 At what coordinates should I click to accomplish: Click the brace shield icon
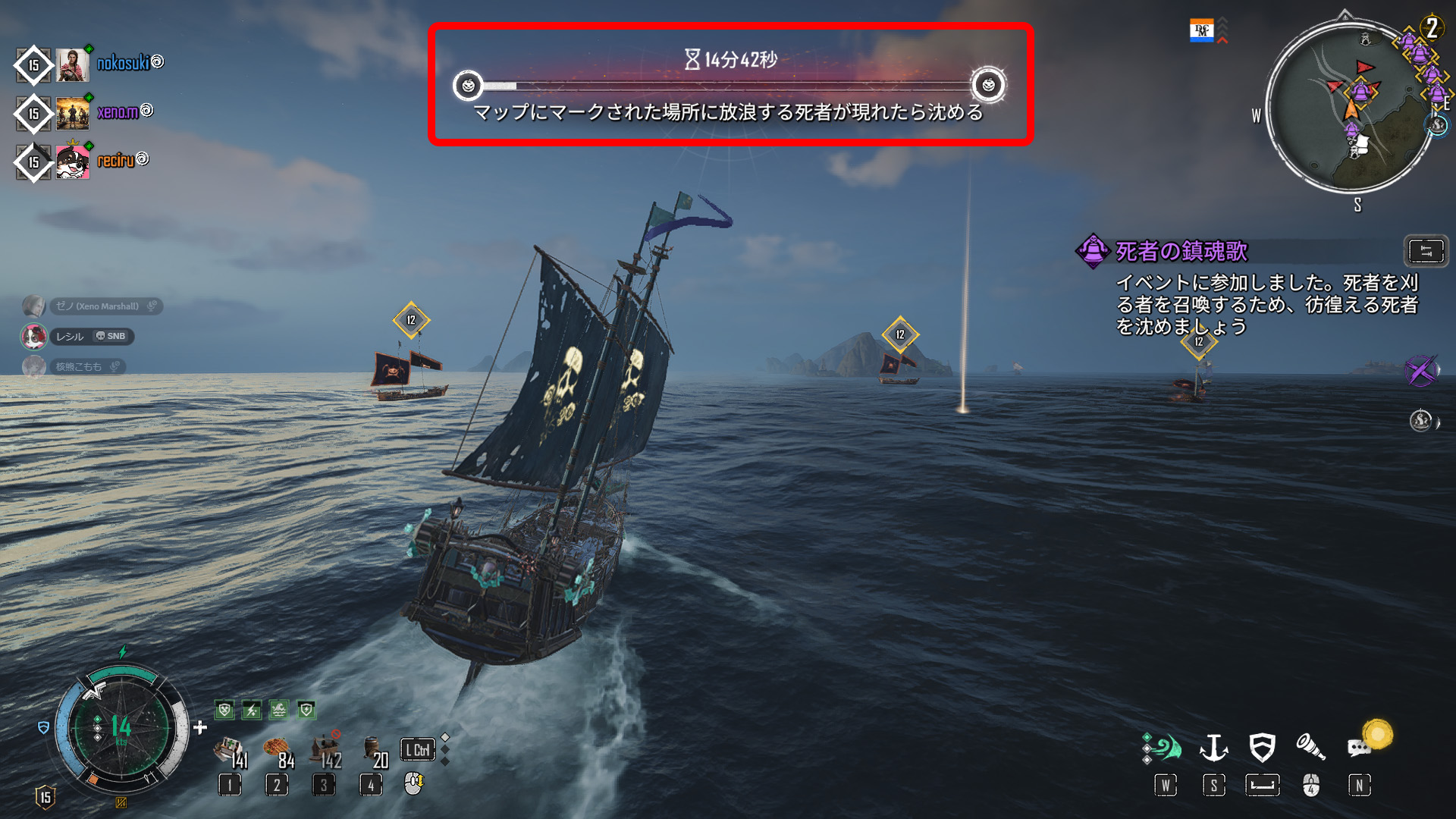pyautogui.click(x=1262, y=748)
